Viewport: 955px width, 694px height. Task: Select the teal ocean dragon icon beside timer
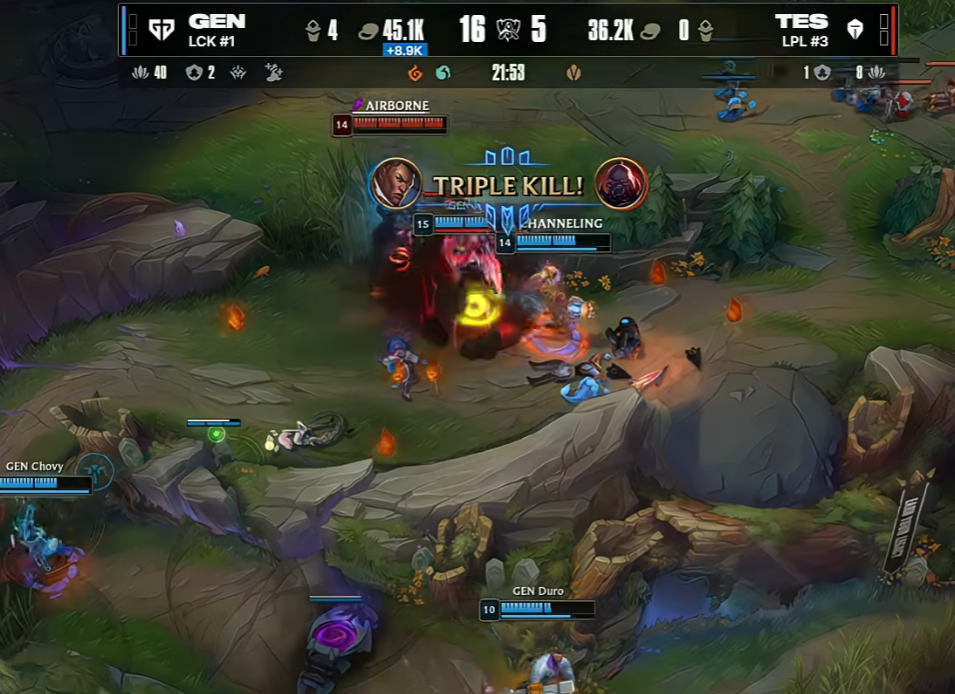[442, 73]
